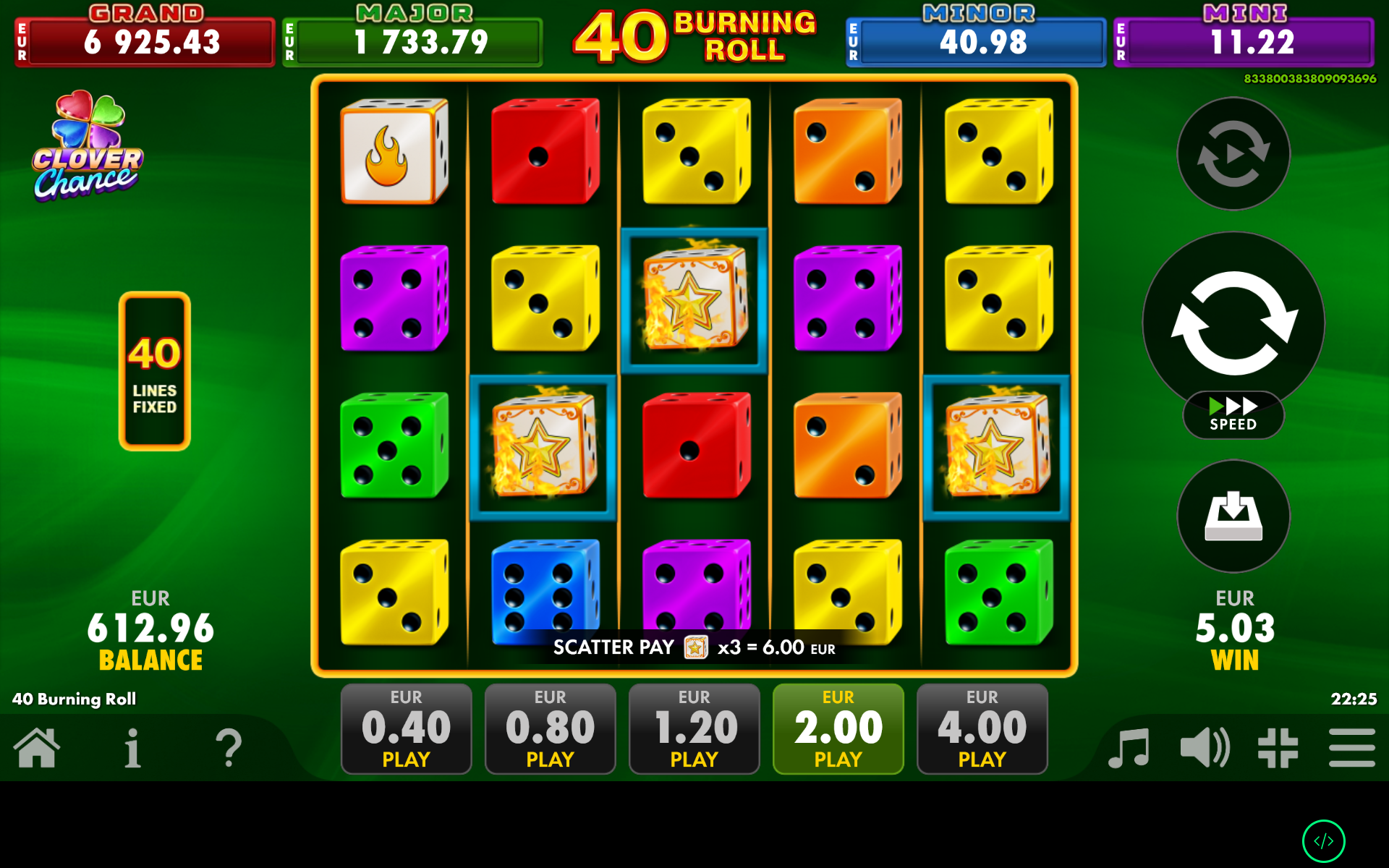Select the 0.40 EUR play stake
The width and height of the screenshot is (1389, 868).
coord(405,728)
